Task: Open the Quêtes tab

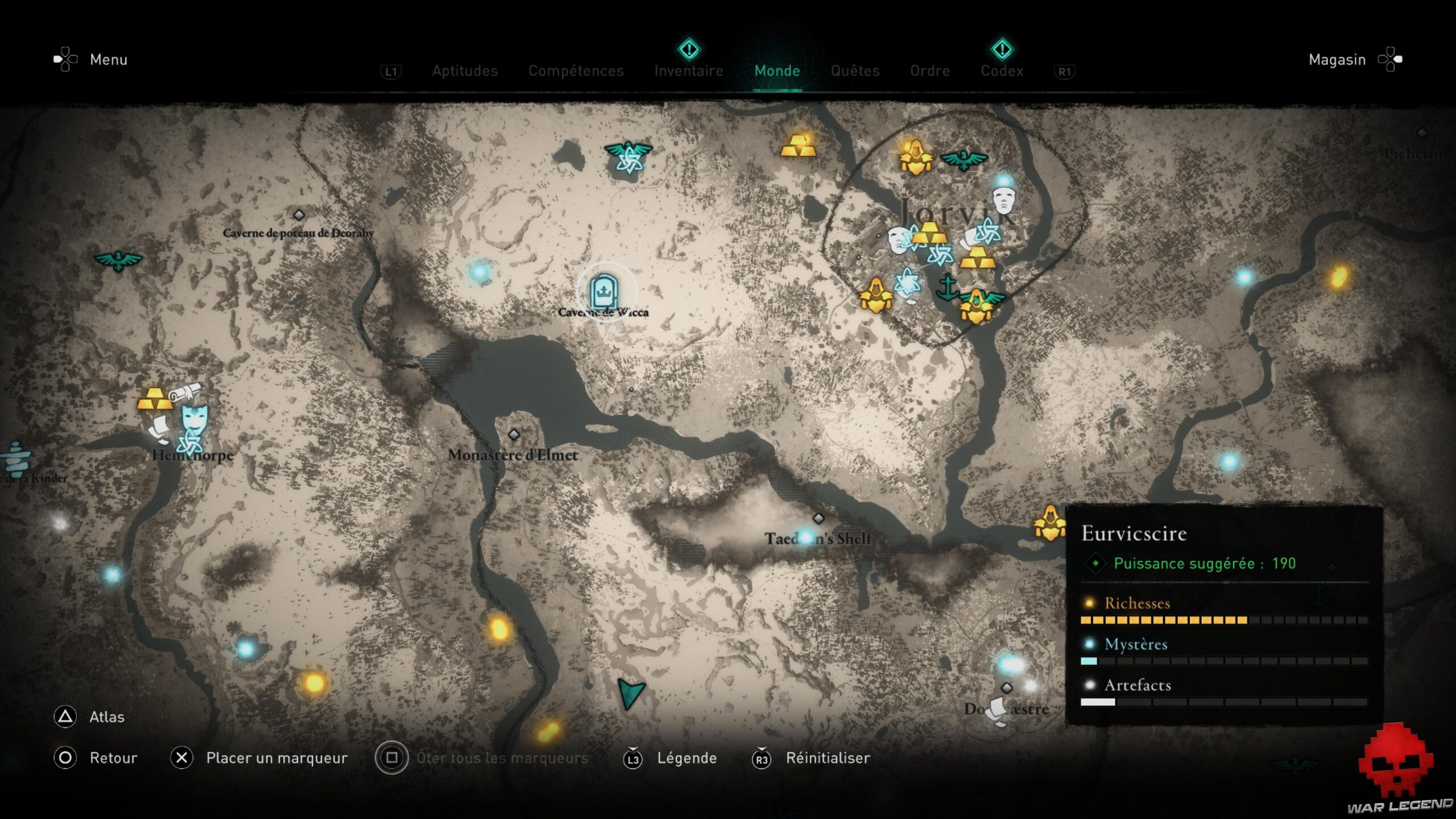Action: (855, 71)
